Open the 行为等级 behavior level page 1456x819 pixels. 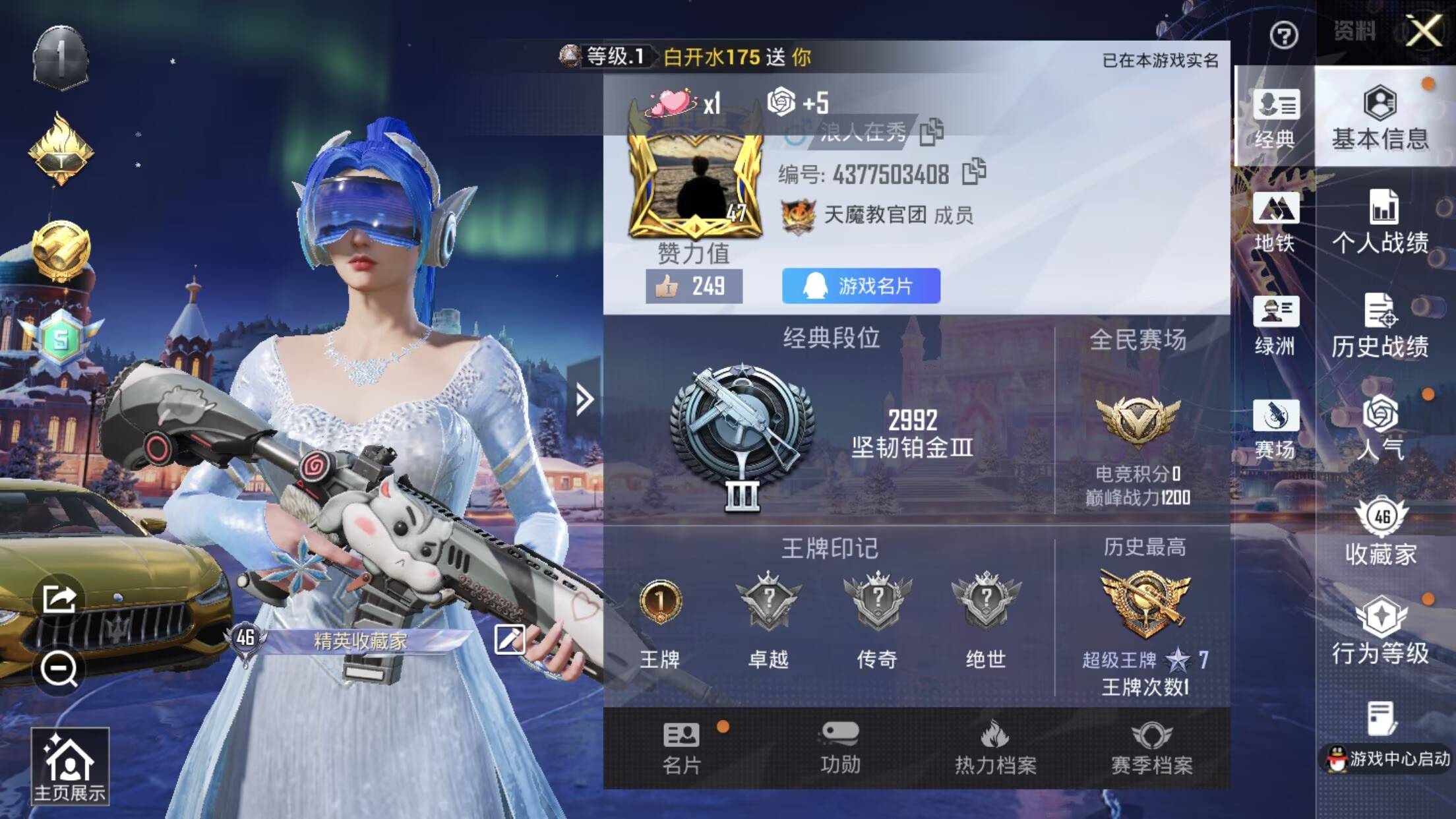pos(1380,632)
